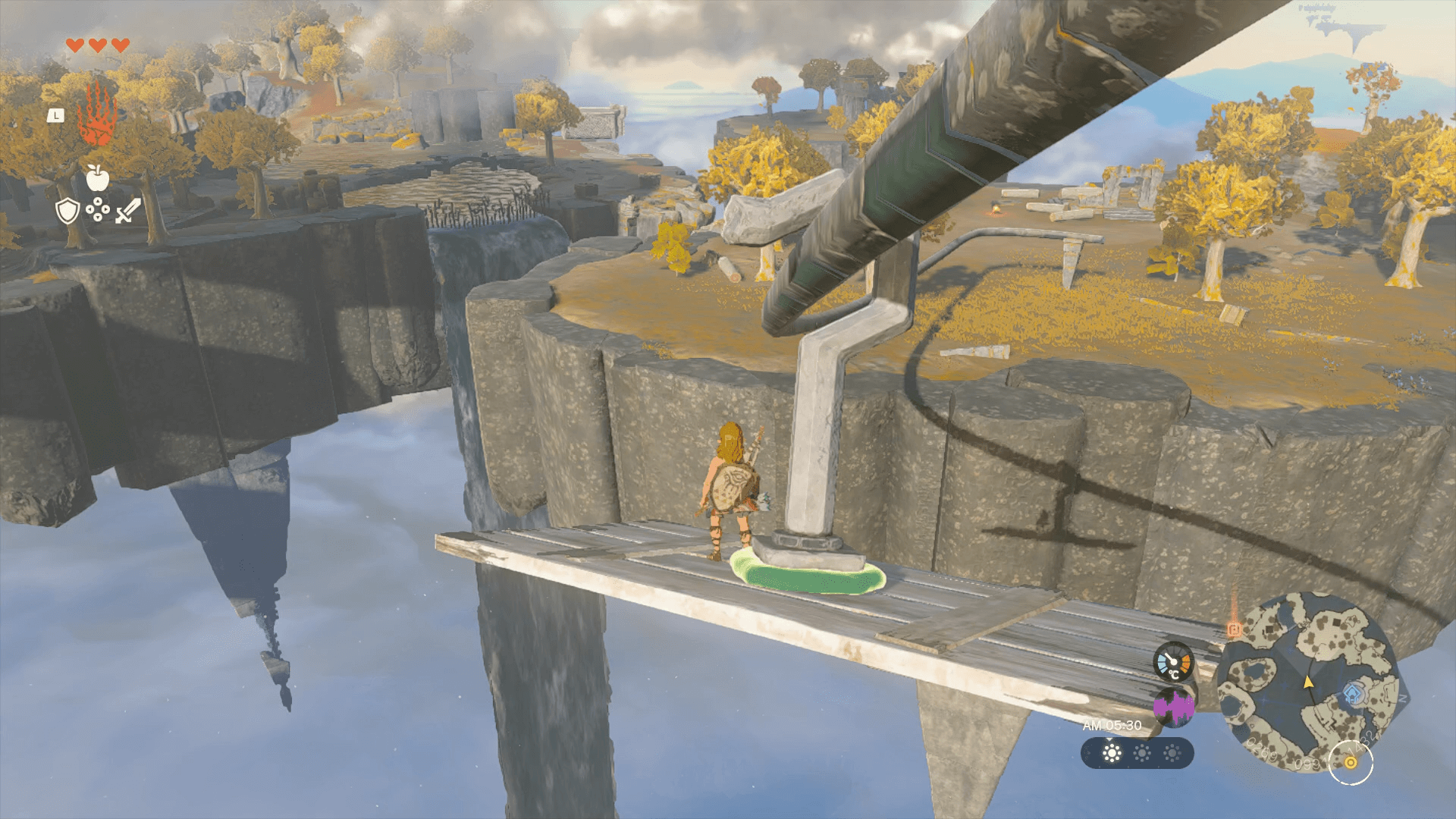
Task: Click the orange pin at minimap edge
Action: pos(1234,629)
